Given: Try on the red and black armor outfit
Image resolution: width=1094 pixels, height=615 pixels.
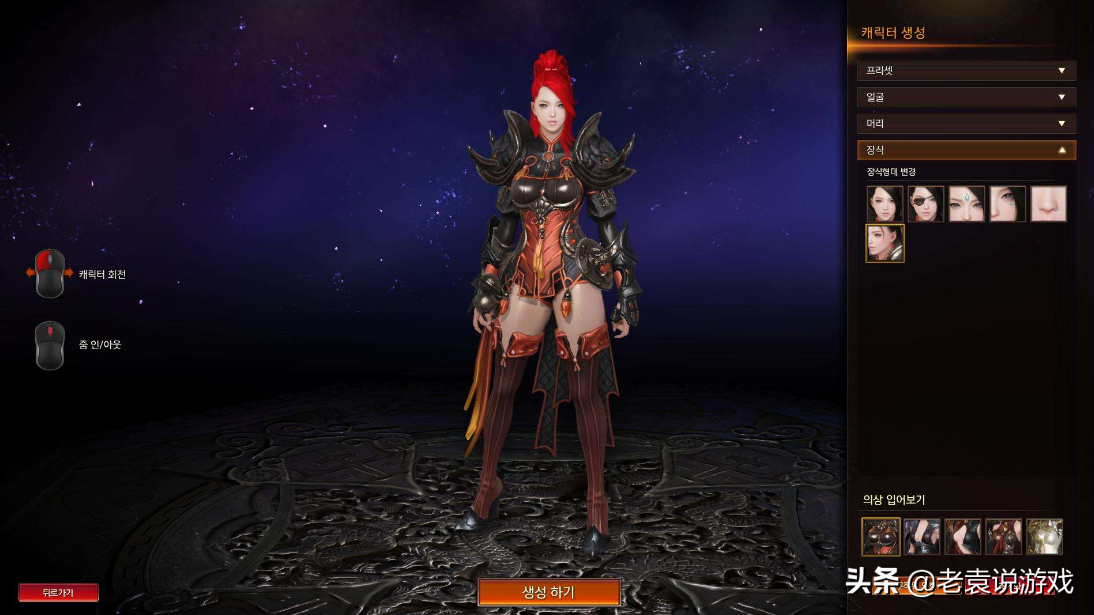Looking at the screenshot, I should (x=881, y=537).
